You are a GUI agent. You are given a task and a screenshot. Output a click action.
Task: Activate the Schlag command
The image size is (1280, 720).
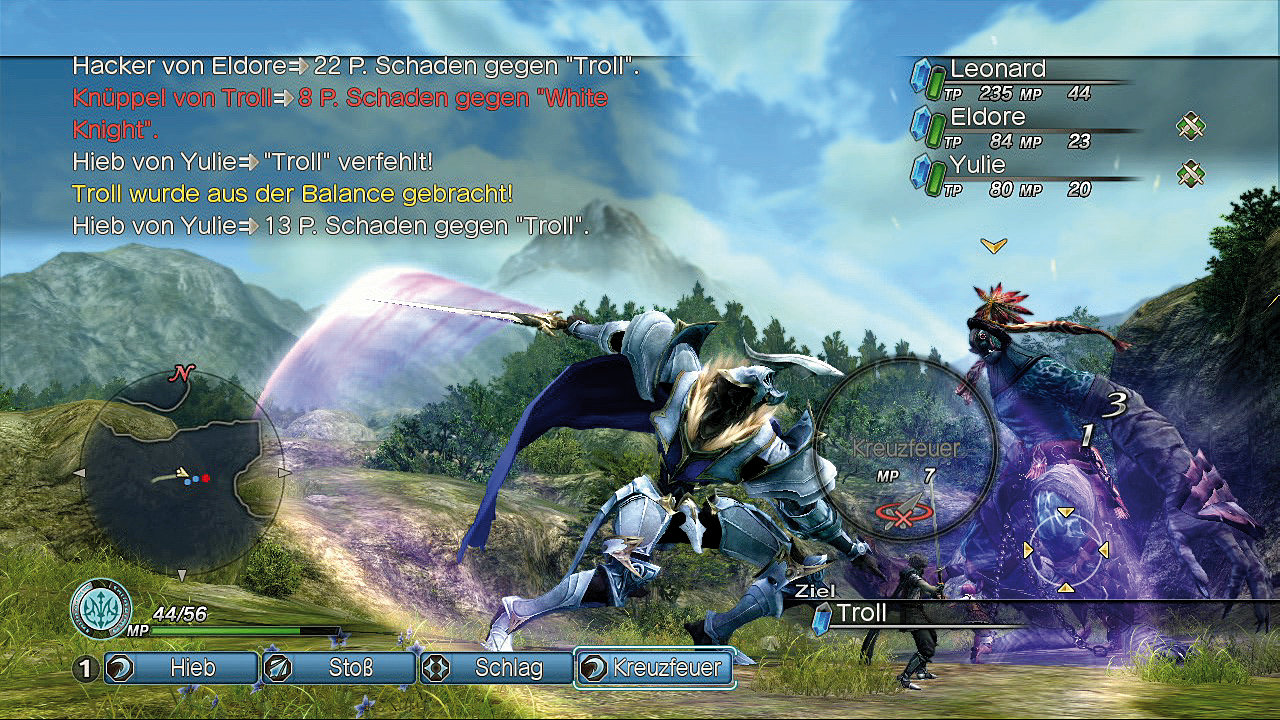tap(495, 668)
